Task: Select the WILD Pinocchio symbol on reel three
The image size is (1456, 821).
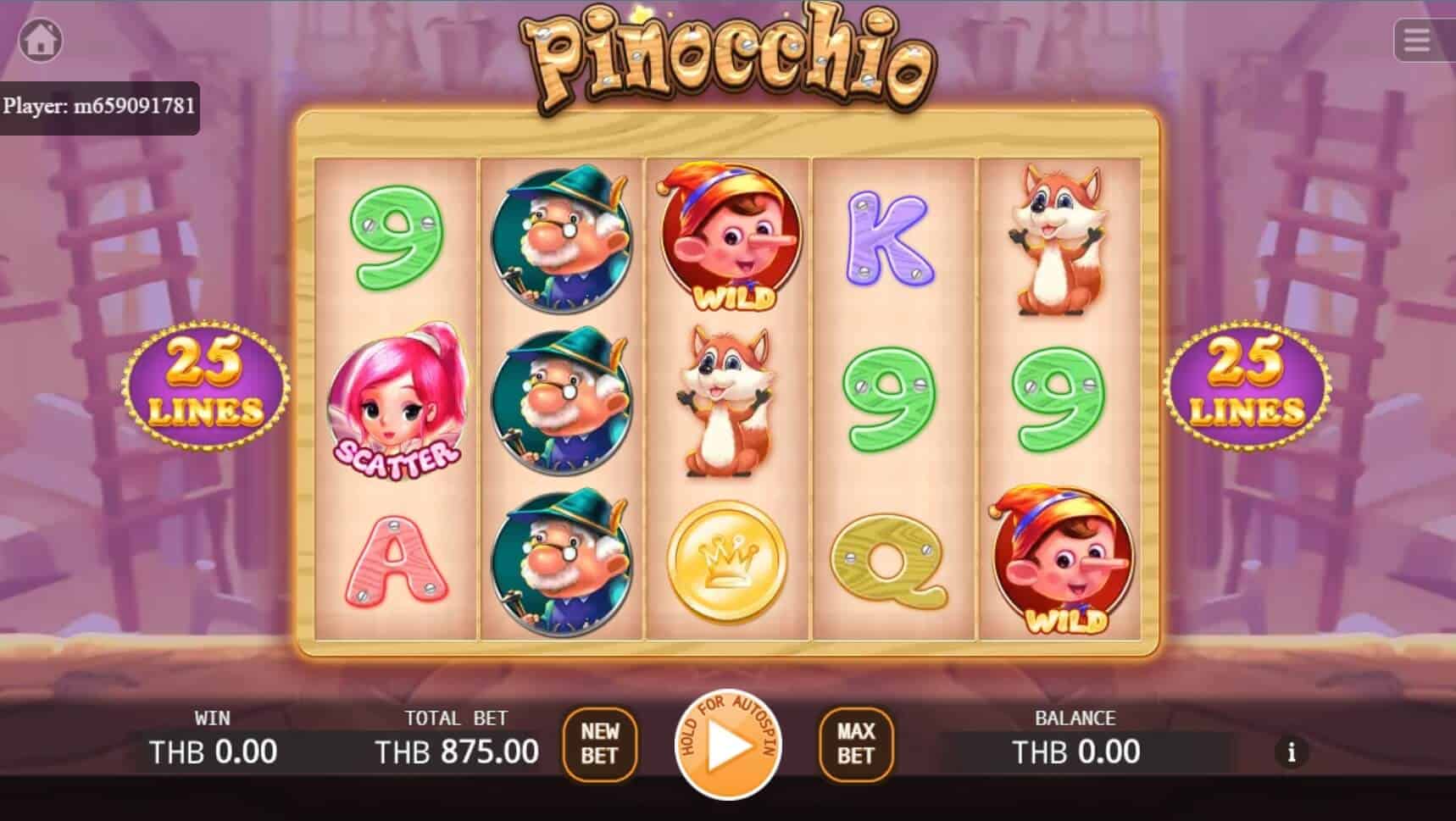Action: (x=727, y=237)
